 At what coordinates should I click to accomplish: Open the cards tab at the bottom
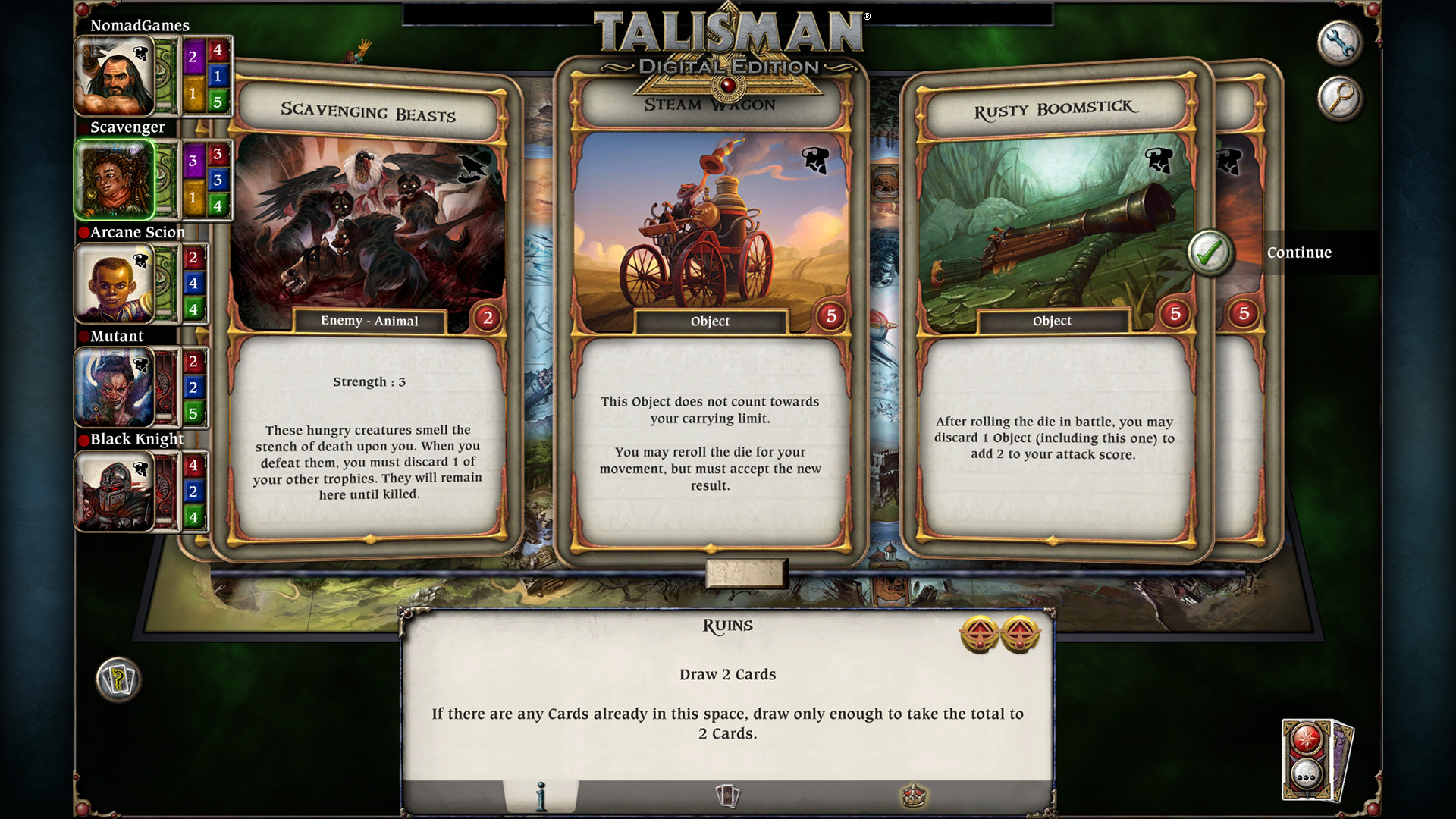(726, 796)
